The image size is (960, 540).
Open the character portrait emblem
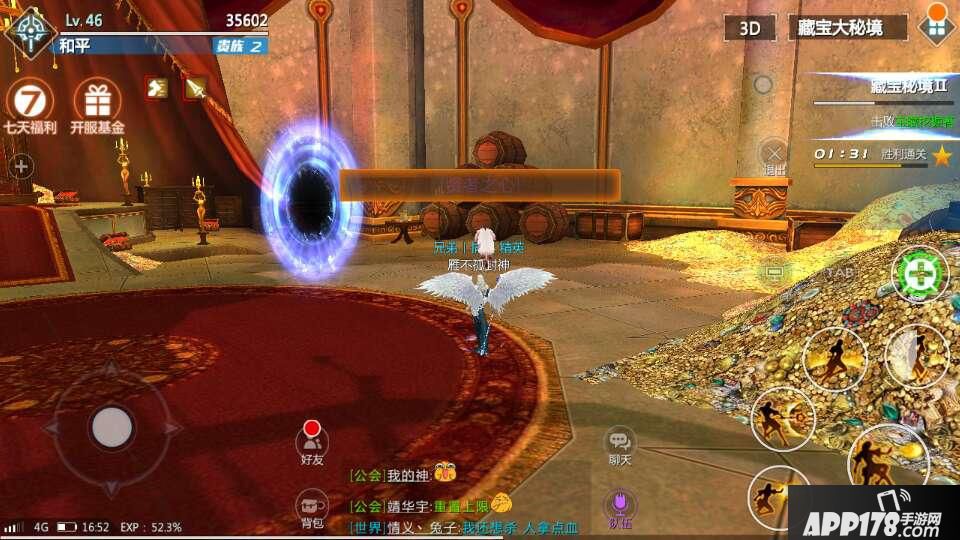[x=29, y=30]
